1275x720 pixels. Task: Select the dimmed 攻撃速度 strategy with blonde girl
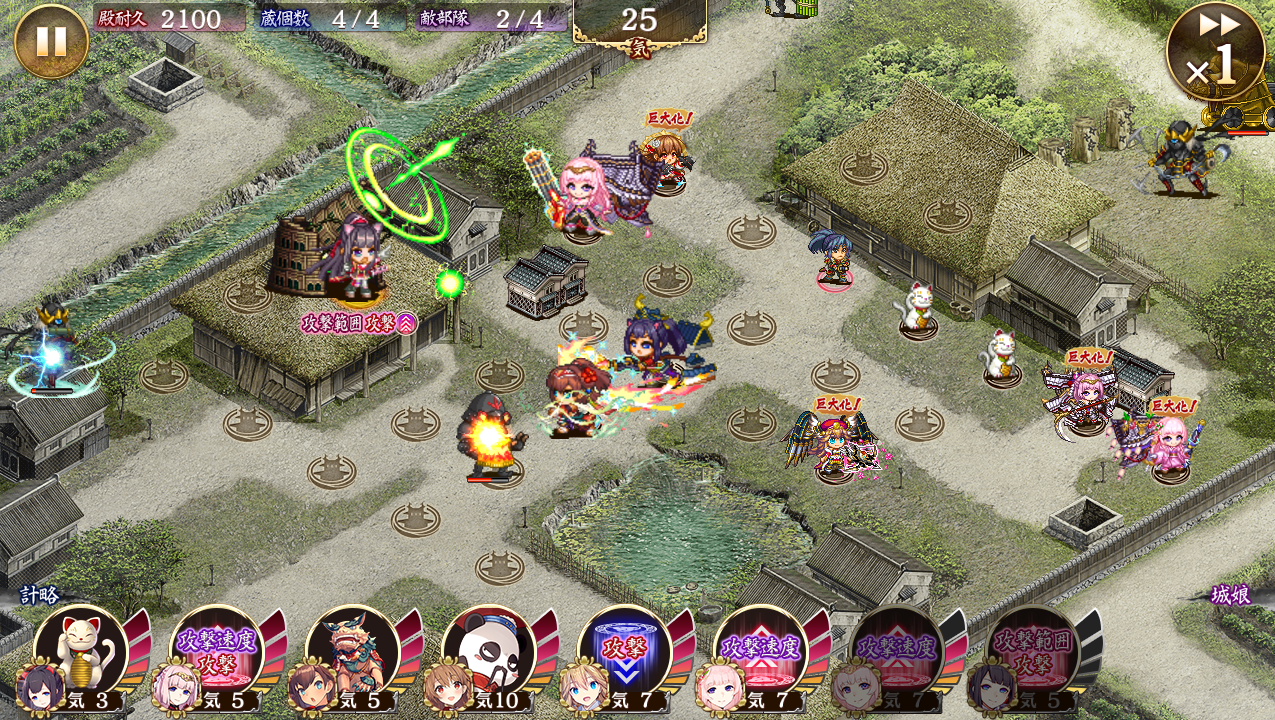[x=896, y=651]
